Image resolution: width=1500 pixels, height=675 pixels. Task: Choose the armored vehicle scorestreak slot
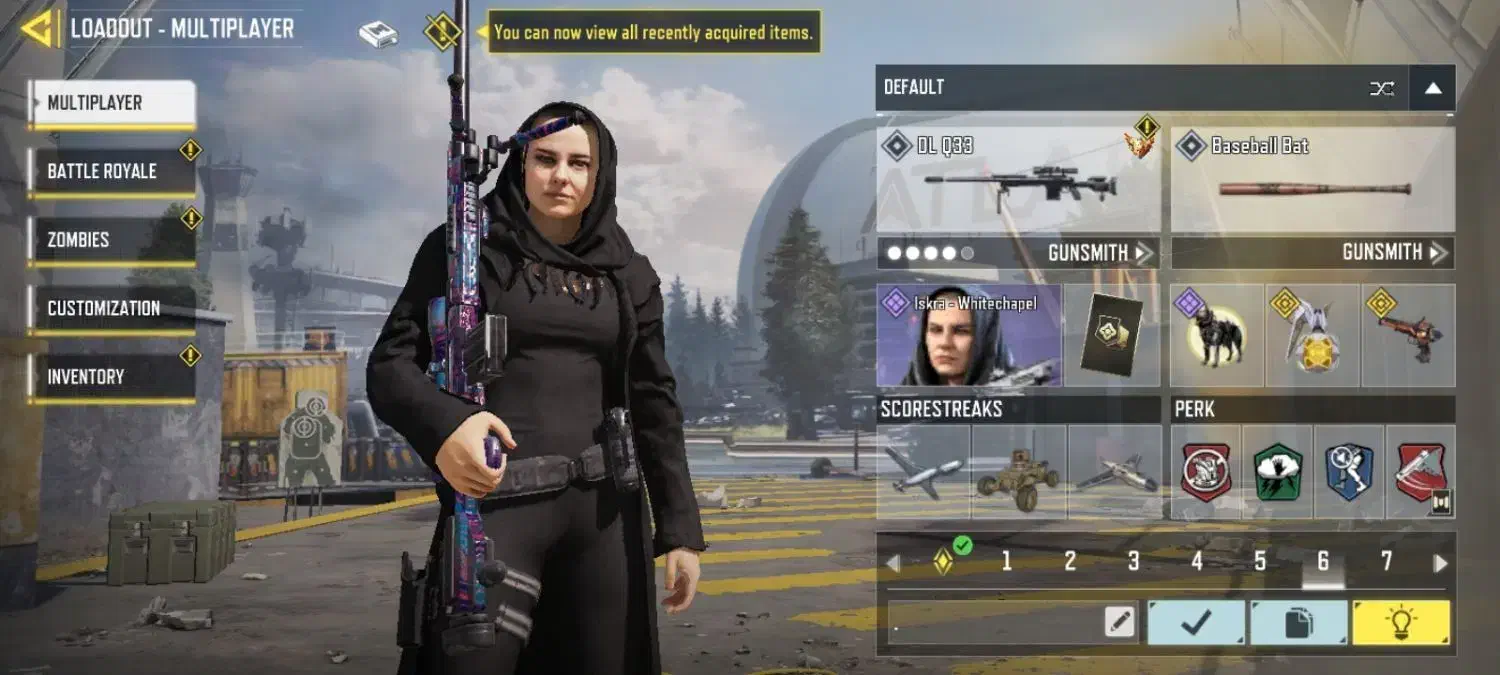[1019, 472]
